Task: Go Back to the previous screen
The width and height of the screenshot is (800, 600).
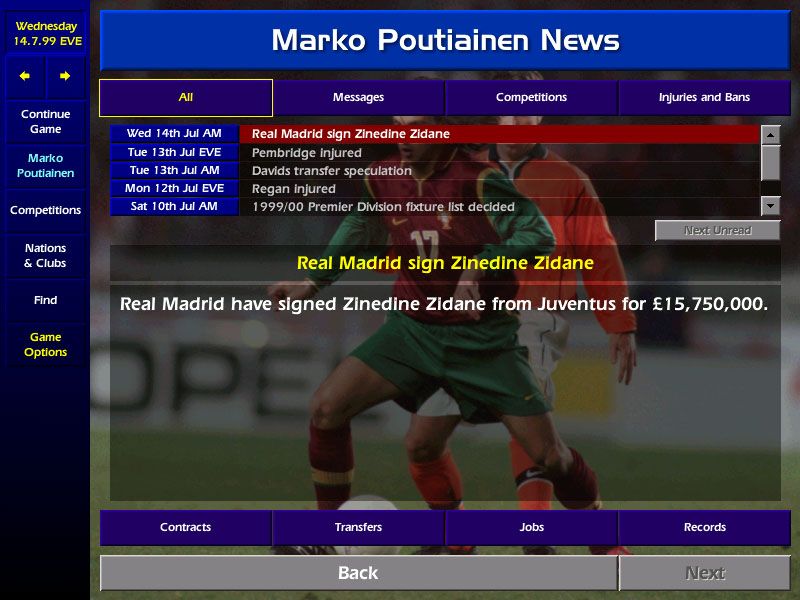Action: point(358,573)
